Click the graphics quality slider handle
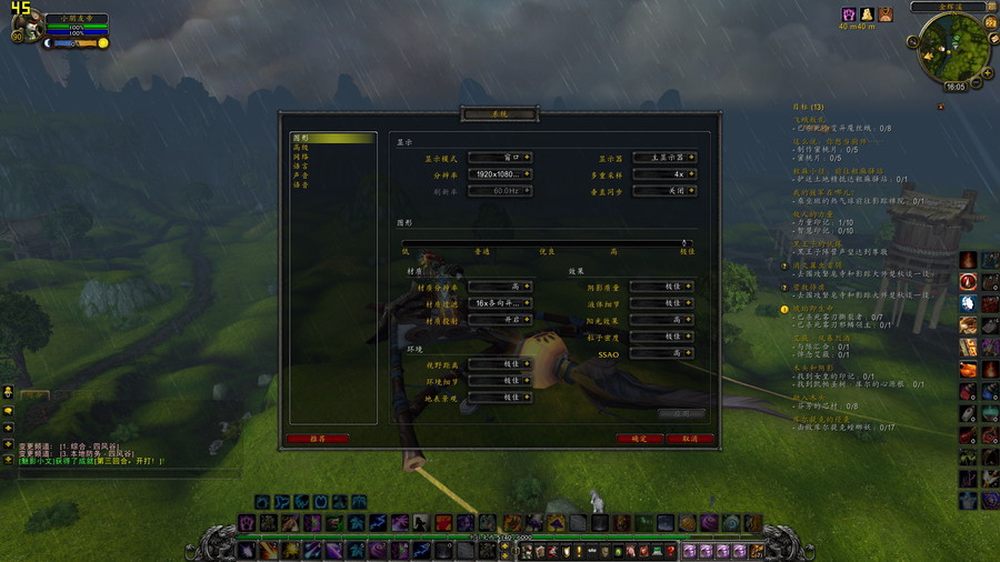This screenshot has width=1000, height=562. 686,243
